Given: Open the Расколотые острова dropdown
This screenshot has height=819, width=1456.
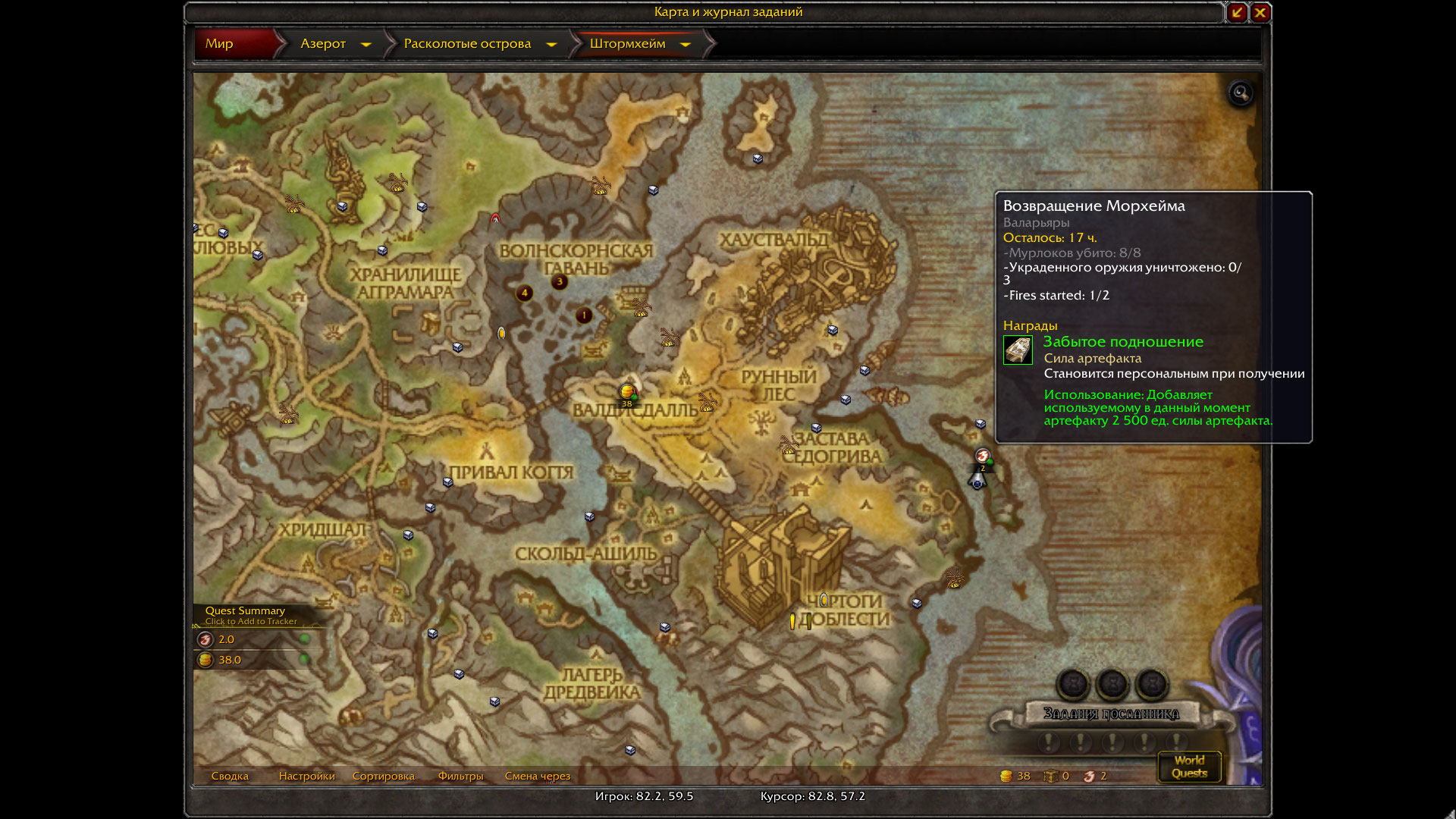Looking at the screenshot, I should [551, 45].
